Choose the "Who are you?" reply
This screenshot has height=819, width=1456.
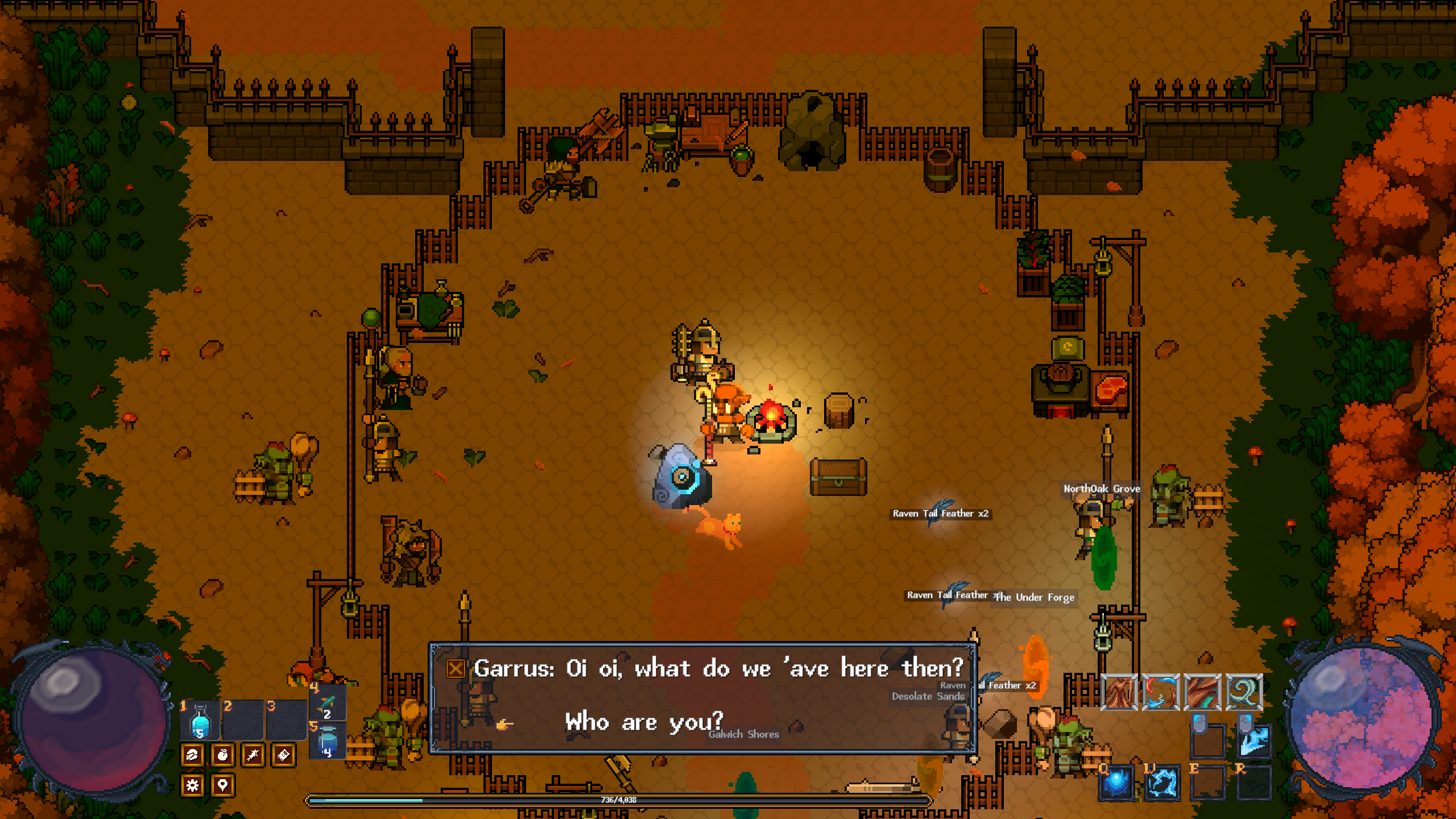coord(644,722)
